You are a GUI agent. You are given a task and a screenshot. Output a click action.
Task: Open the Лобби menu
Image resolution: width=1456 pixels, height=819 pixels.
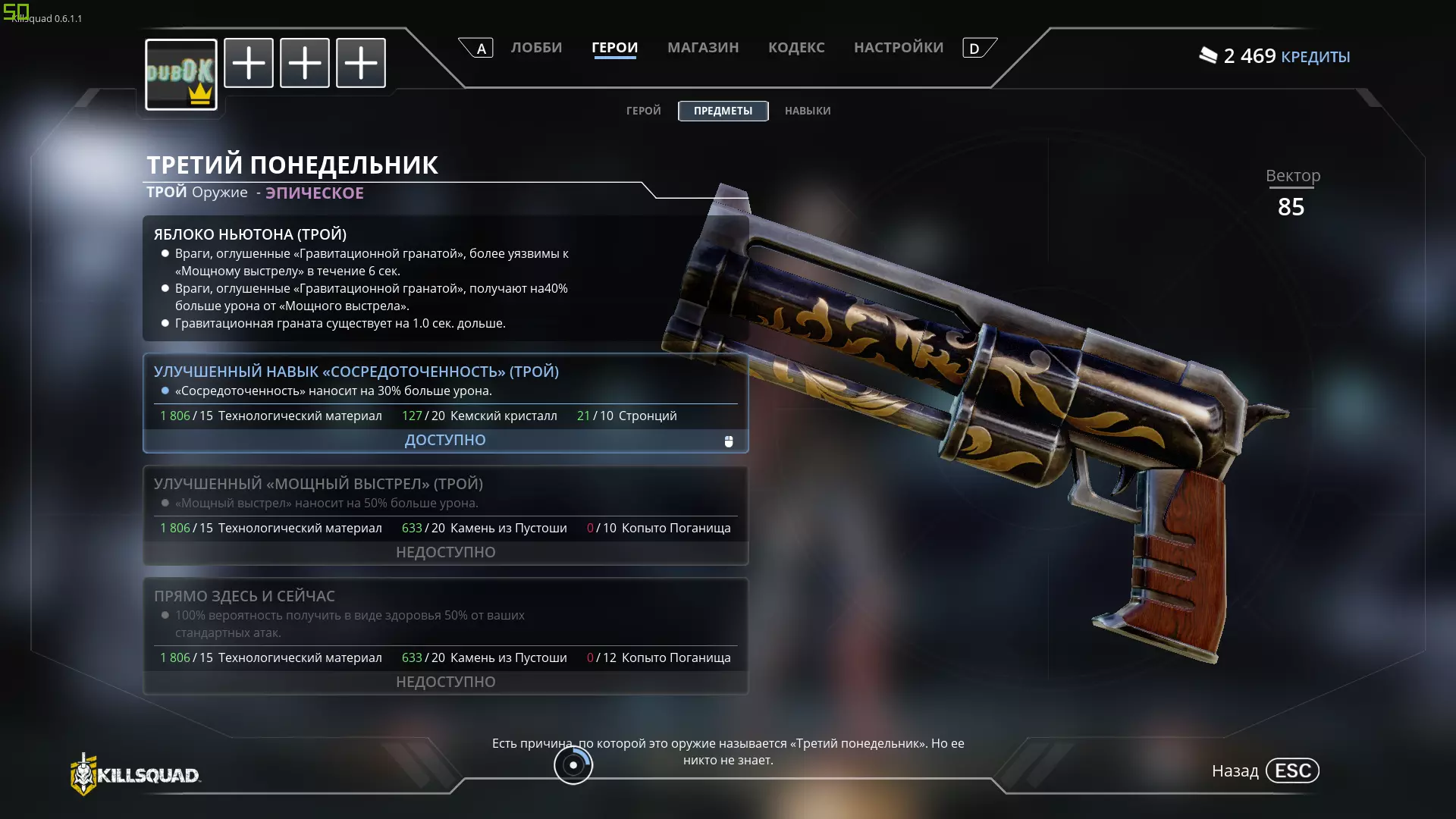[536, 48]
